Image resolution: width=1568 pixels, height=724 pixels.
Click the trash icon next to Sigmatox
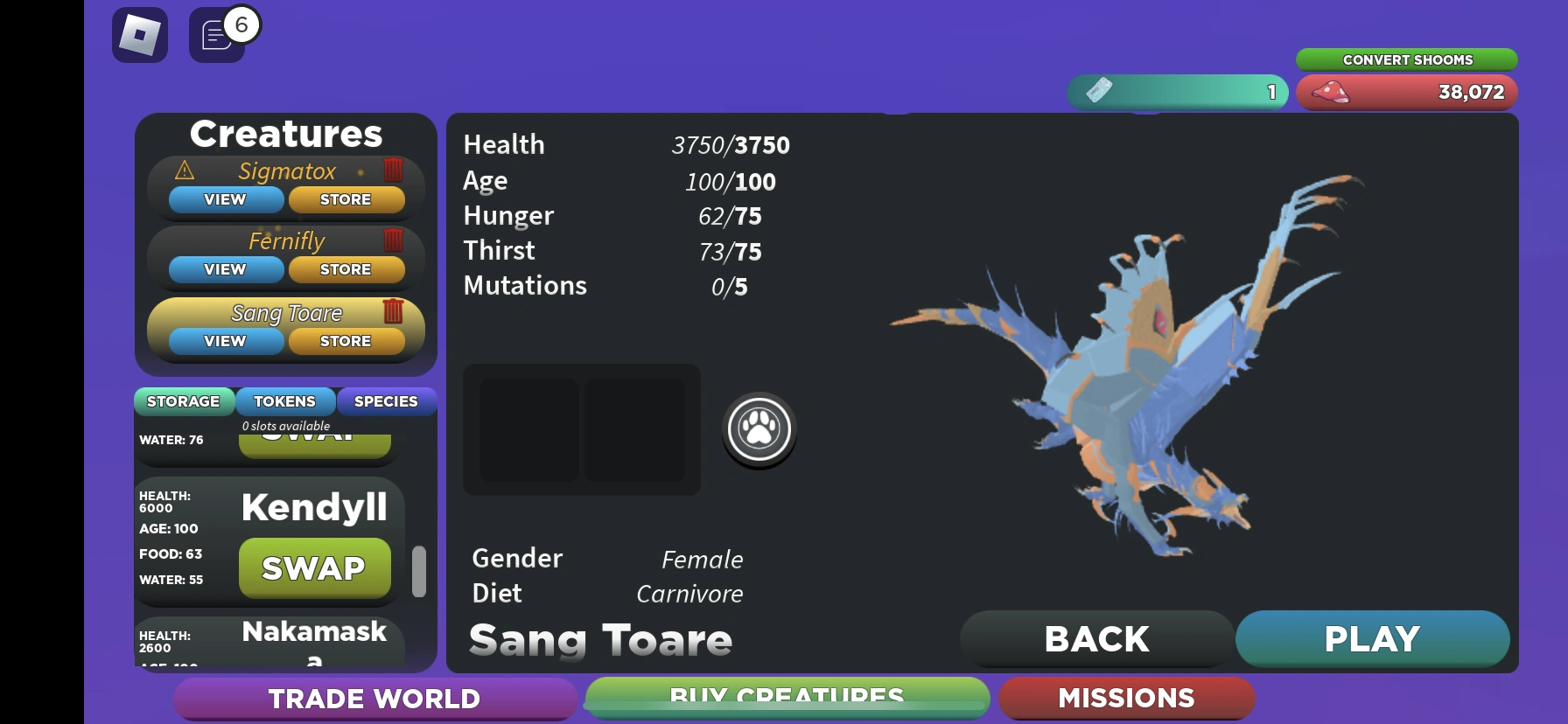click(393, 171)
